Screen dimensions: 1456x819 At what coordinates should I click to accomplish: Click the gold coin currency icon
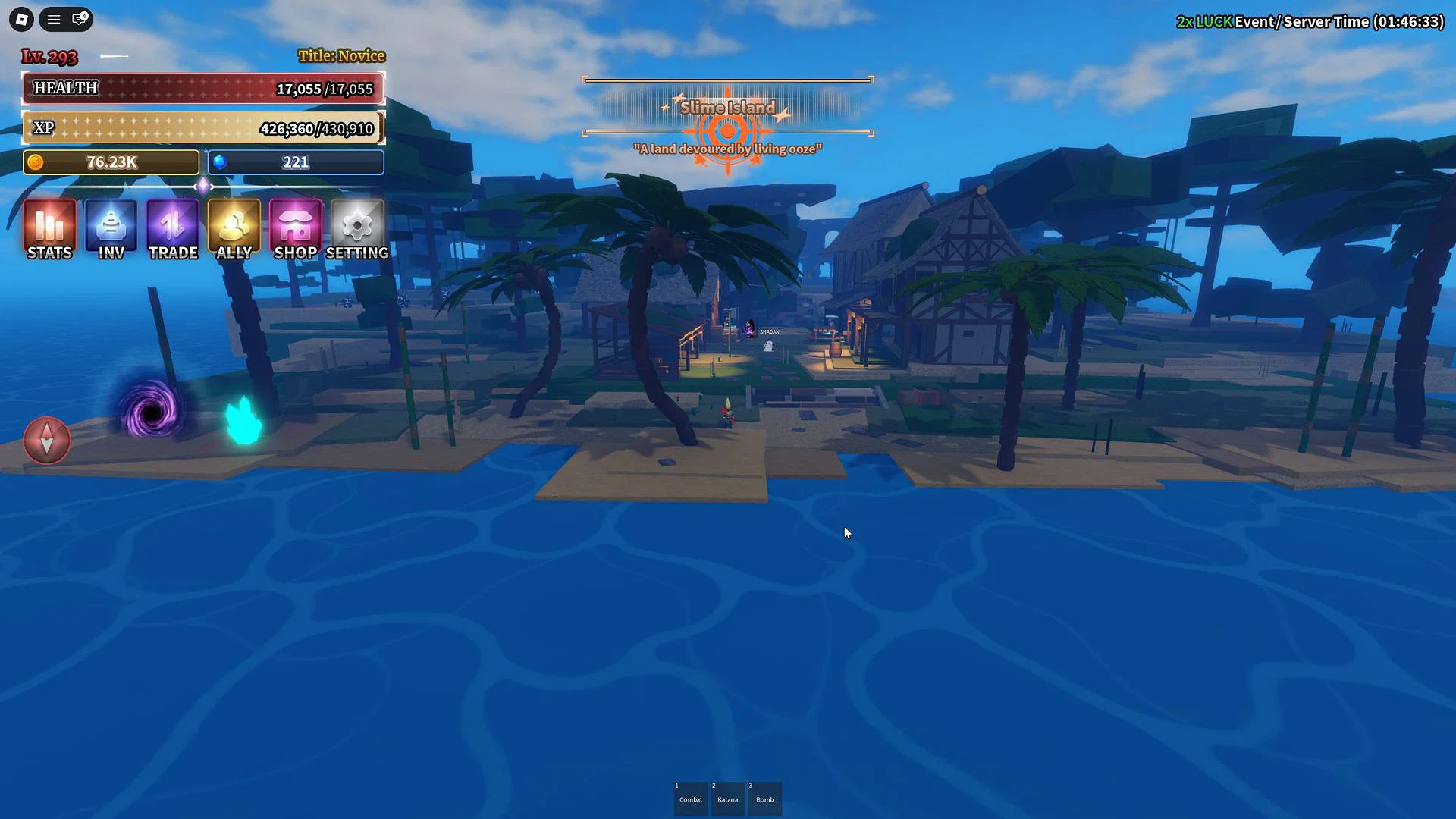coord(37,162)
